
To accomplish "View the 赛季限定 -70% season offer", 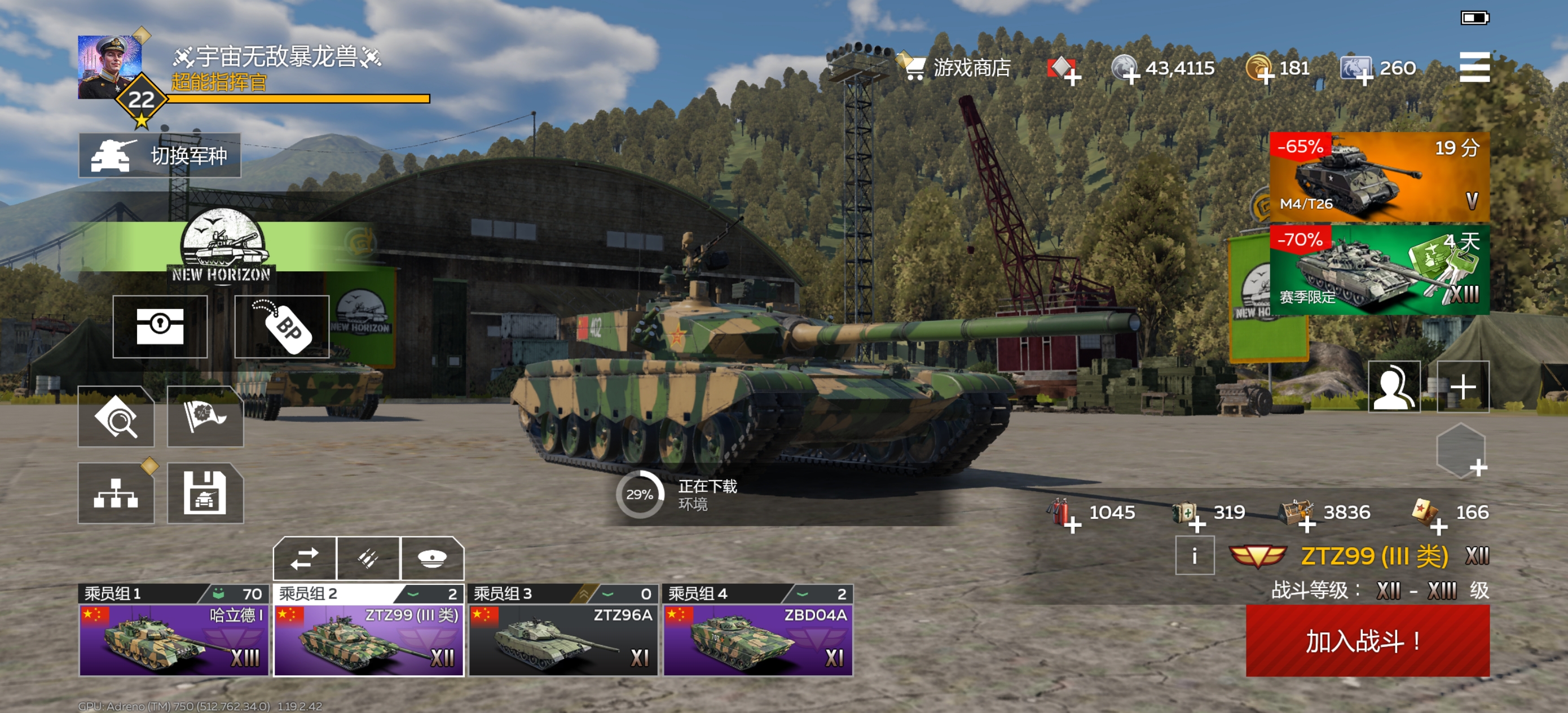I will point(1378,270).
